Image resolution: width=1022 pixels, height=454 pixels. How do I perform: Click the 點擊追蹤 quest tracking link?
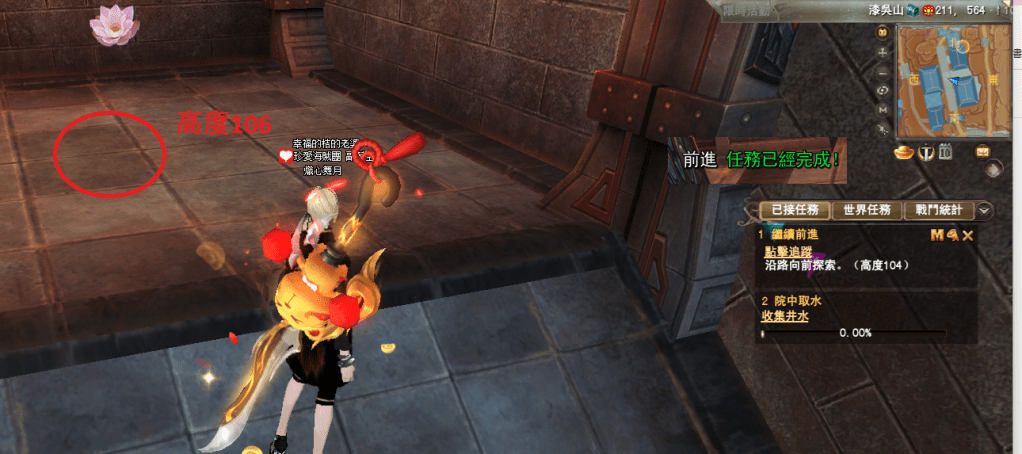tap(786, 252)
